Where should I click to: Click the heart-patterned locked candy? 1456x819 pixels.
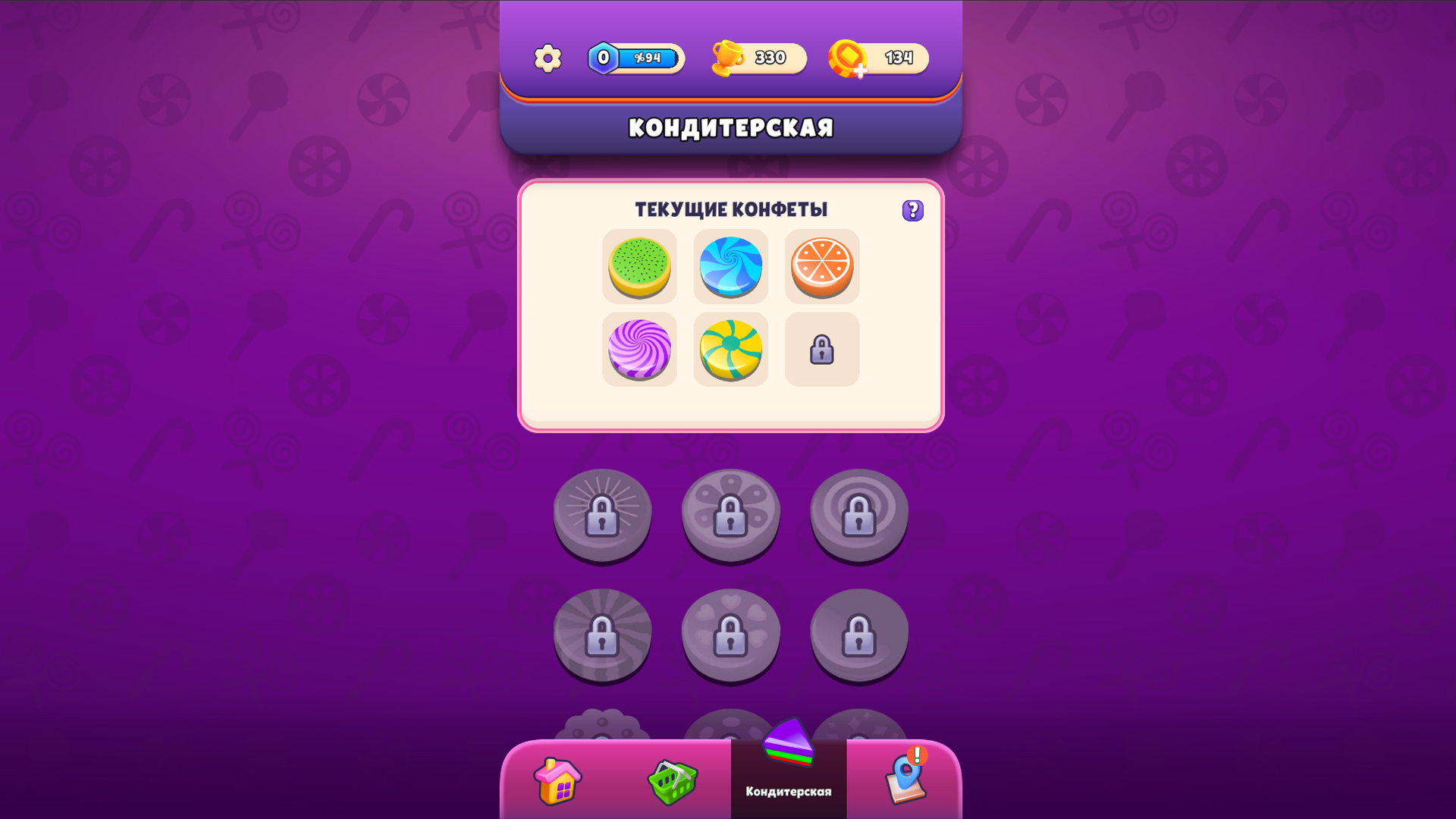click(730, 635)
